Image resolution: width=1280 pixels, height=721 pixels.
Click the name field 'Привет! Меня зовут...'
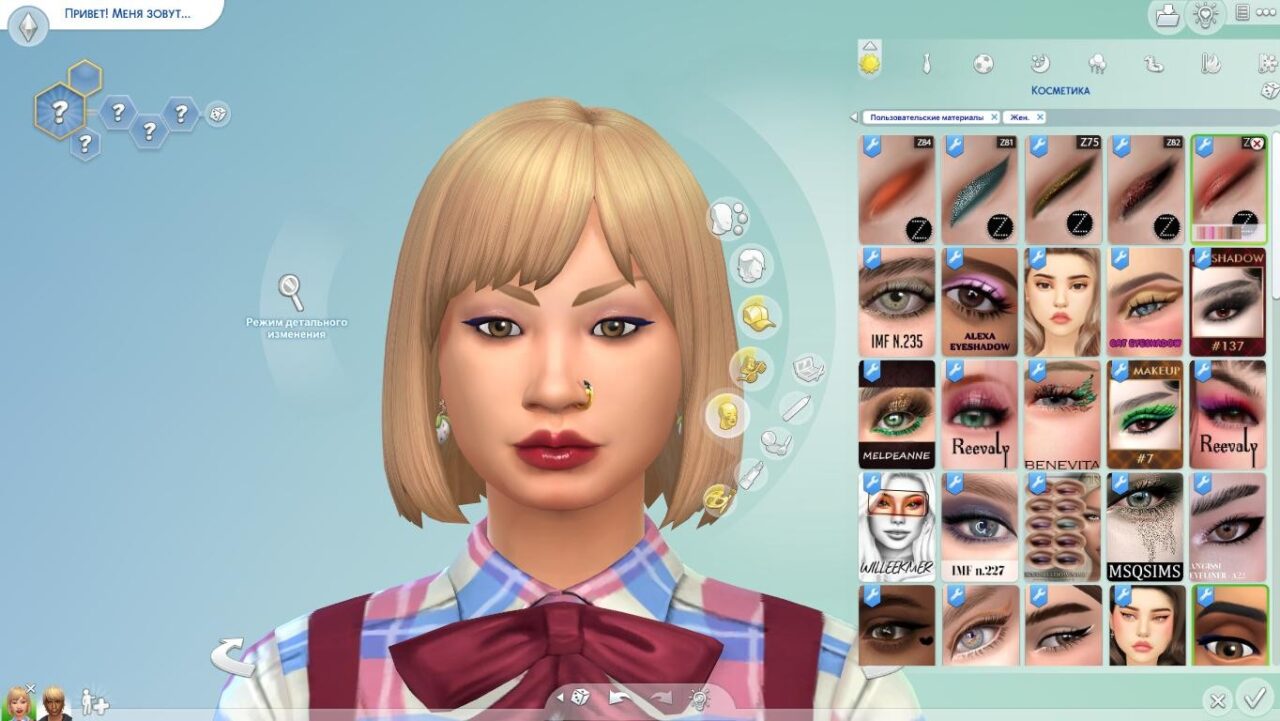(127, 15)
